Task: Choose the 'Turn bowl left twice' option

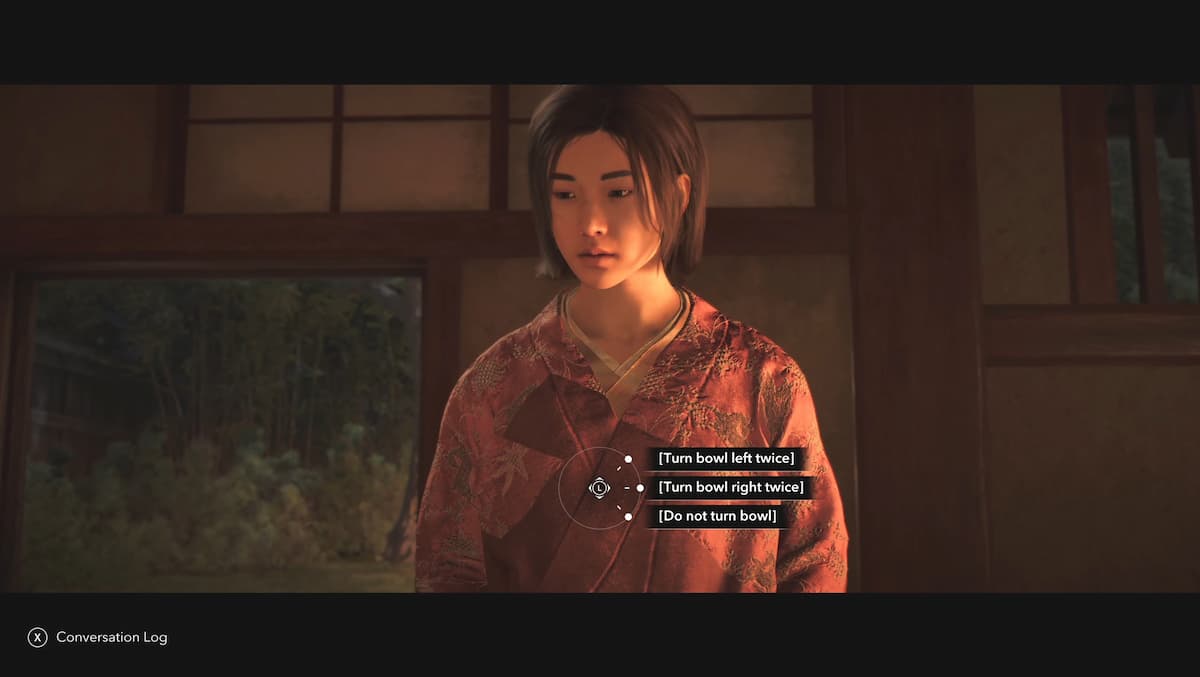Action: (x=726, y=458)
